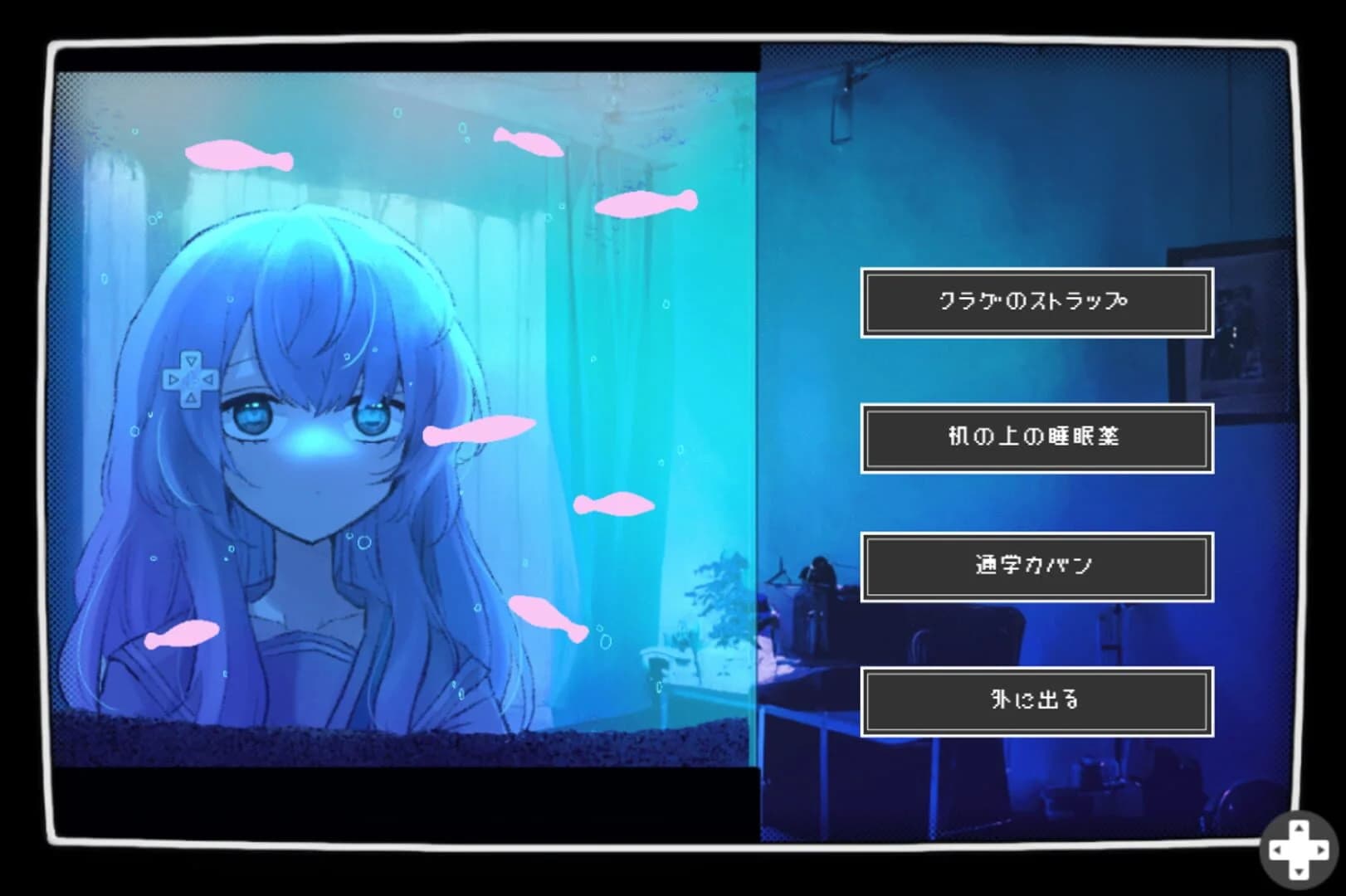Choose the 机の上の睡眠薬 option
1346x896 pixels.
[1036, 438]
